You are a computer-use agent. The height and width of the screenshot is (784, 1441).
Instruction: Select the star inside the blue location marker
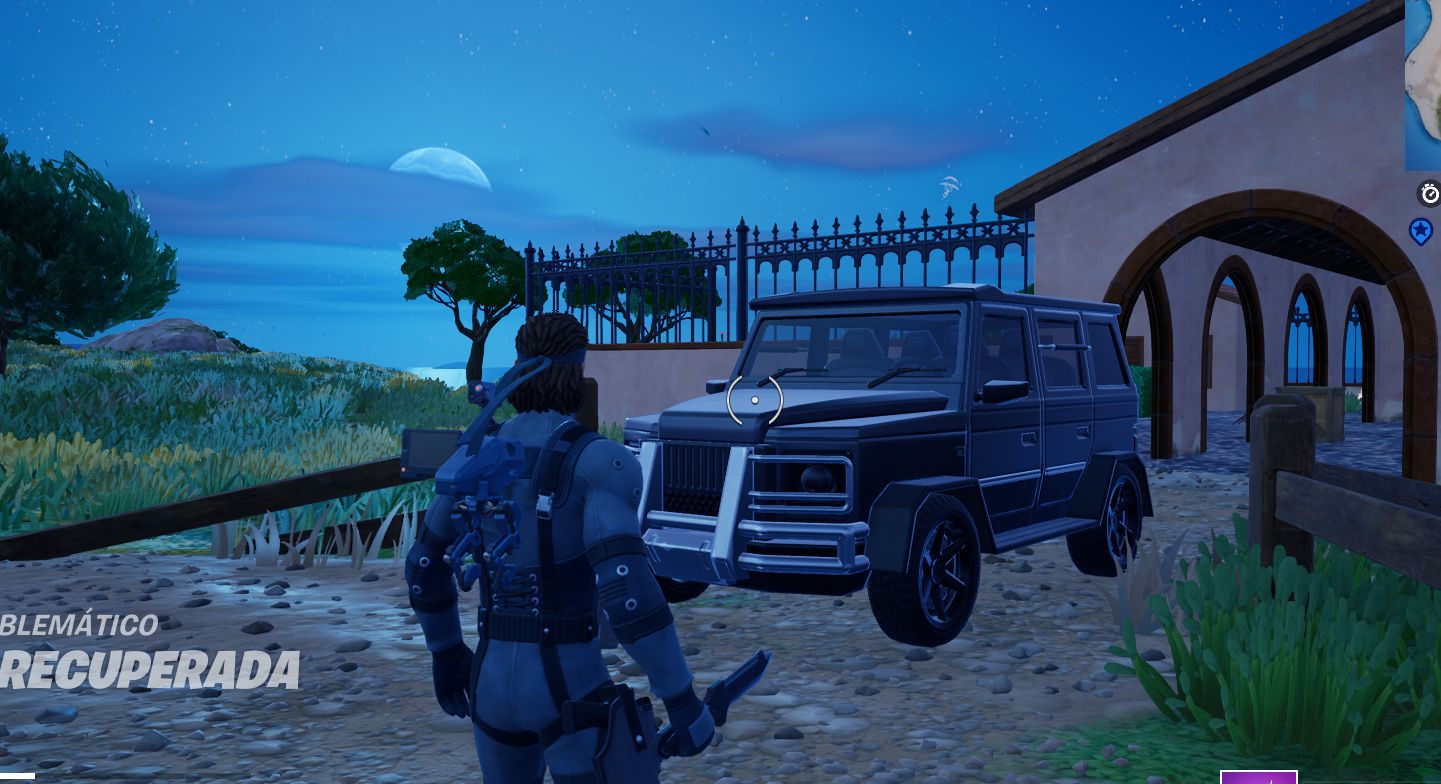[x=1421, y=229]
